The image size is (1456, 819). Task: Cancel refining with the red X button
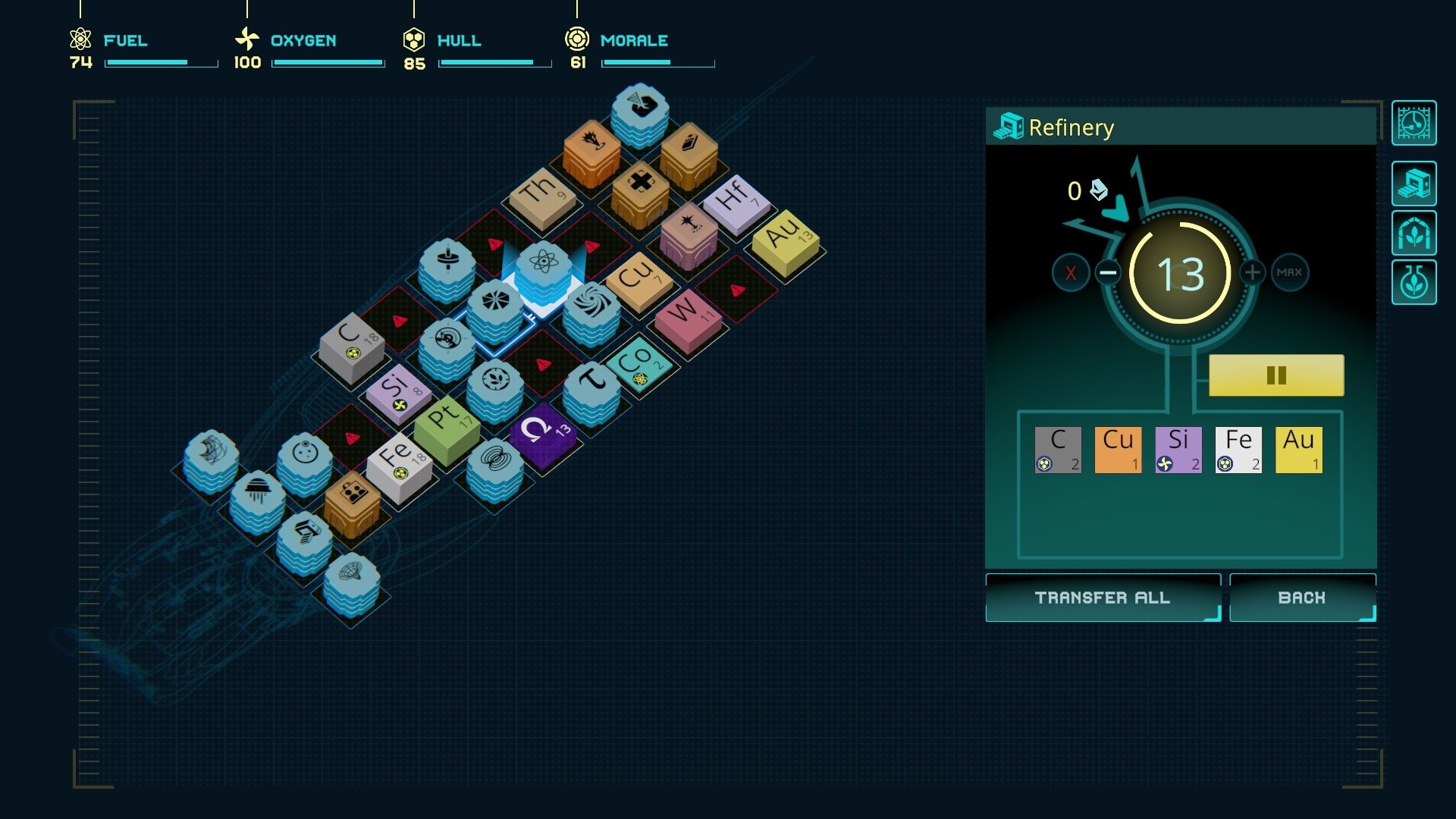click(x=1071, y=273)
